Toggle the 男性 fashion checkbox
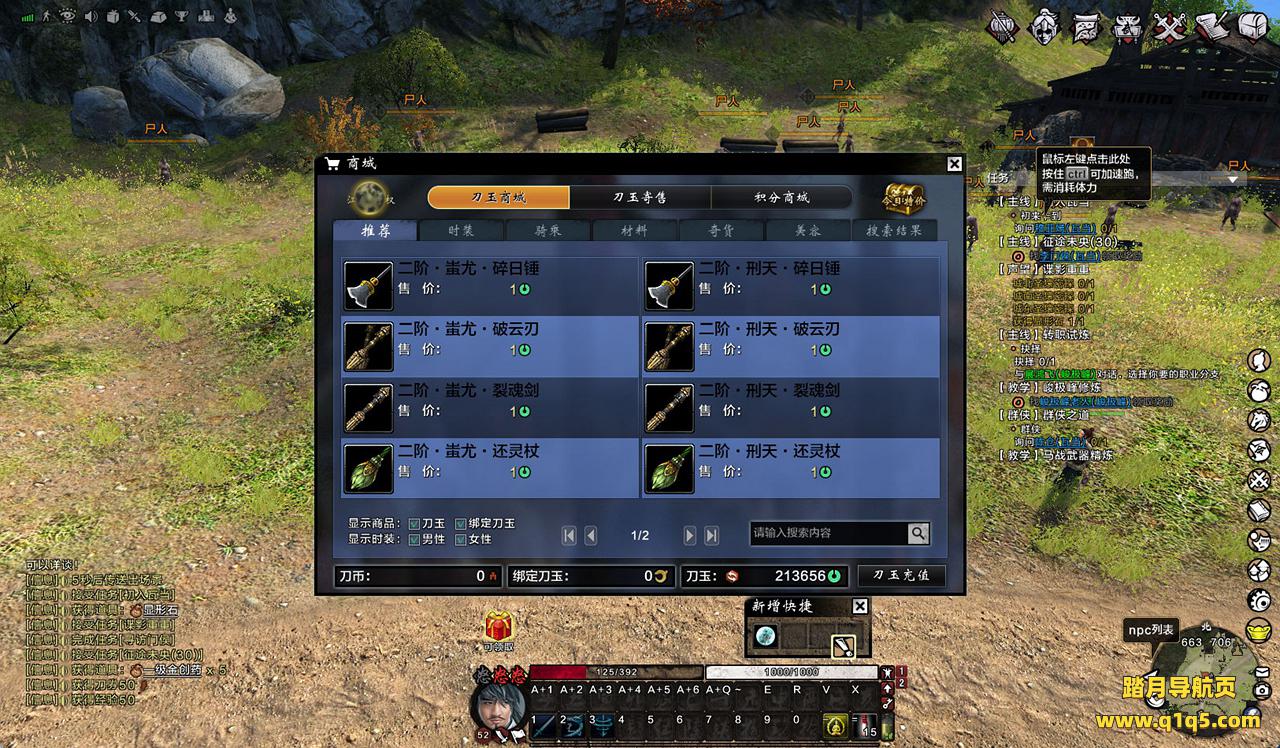Viewport: 1280px width, 748px height. point(414,539)
